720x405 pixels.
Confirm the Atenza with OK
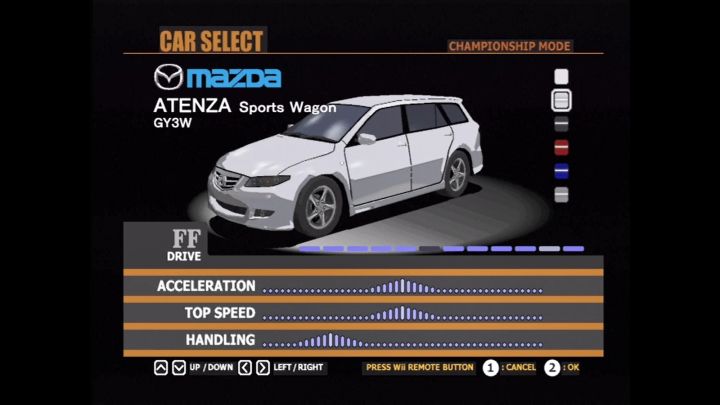pyautogui.click(x=553, y=367)
